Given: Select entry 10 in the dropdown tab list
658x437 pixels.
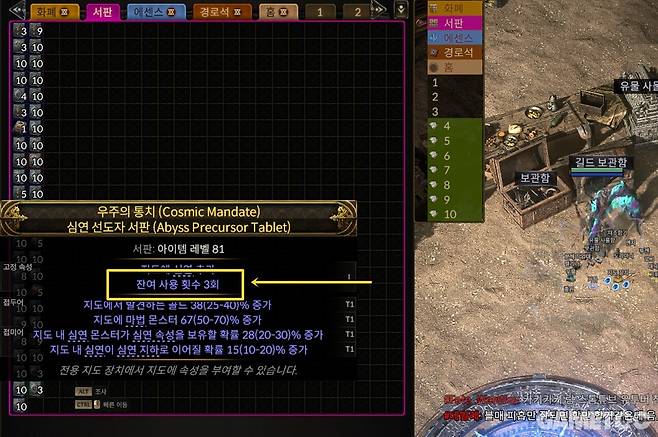Looking at the screenshot, I should (x=448, y=215).
